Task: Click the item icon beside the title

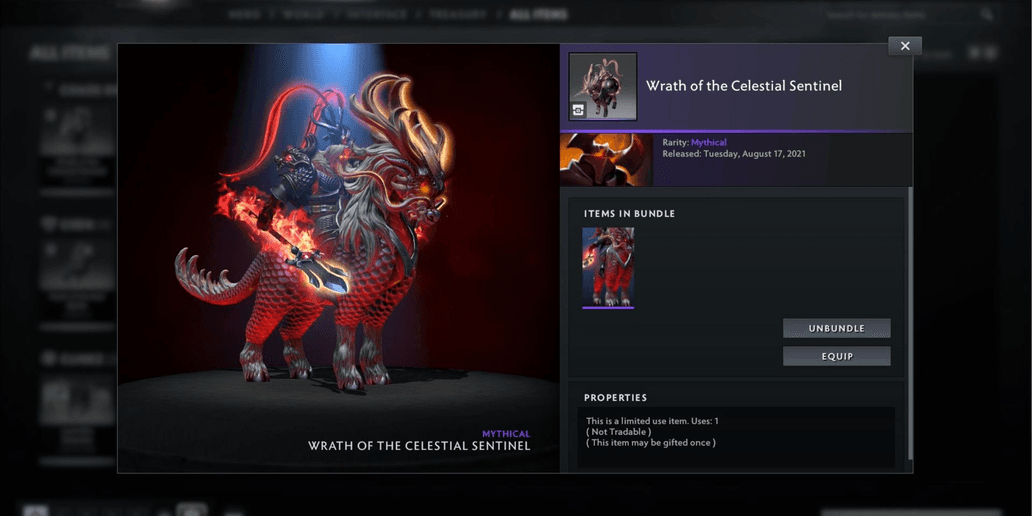Action: (x=603, y=87)
